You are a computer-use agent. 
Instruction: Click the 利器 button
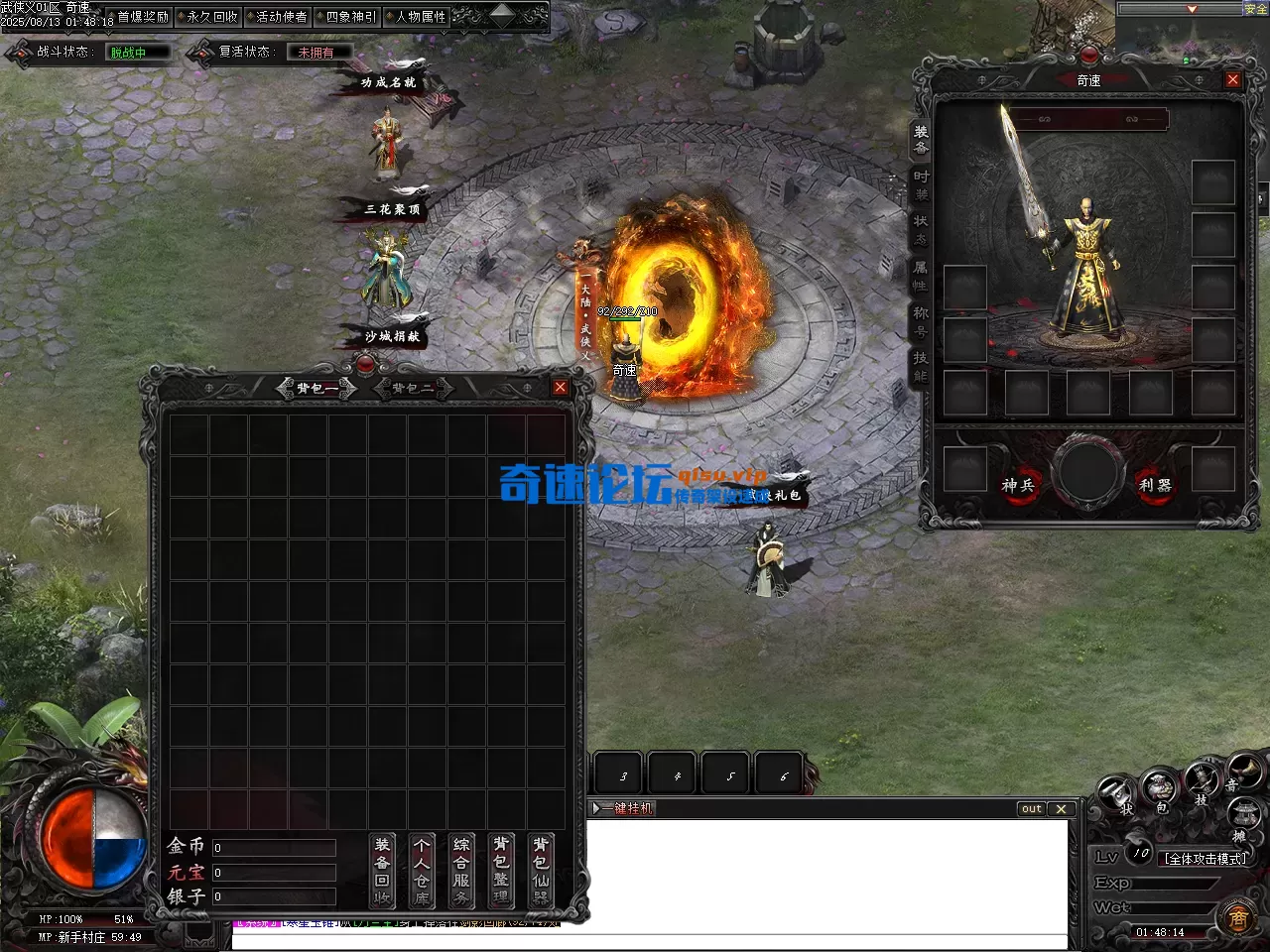click(x=1155, y=485)
